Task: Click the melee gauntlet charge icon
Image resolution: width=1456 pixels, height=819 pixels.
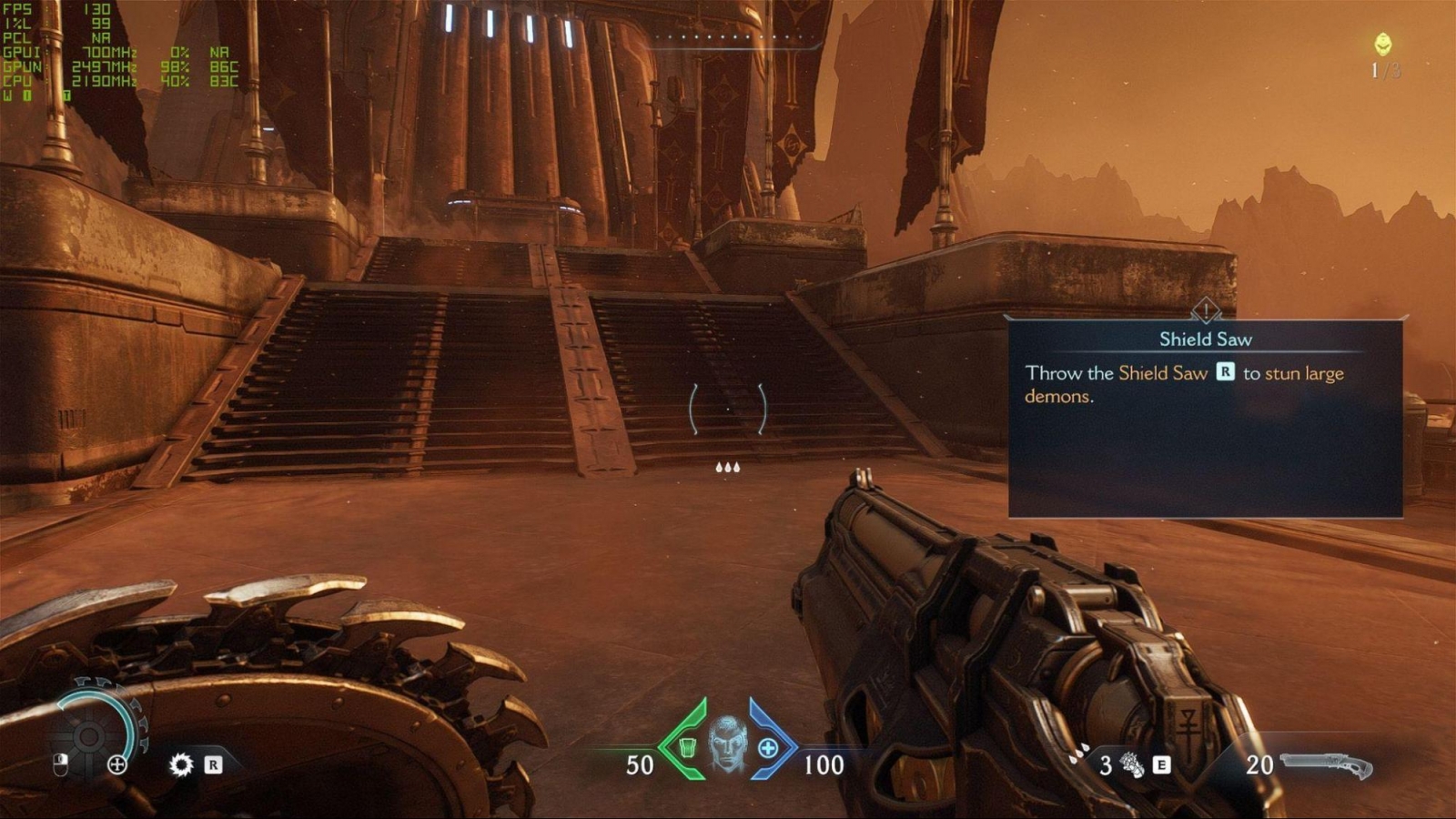Action: tap(1130, 764)
